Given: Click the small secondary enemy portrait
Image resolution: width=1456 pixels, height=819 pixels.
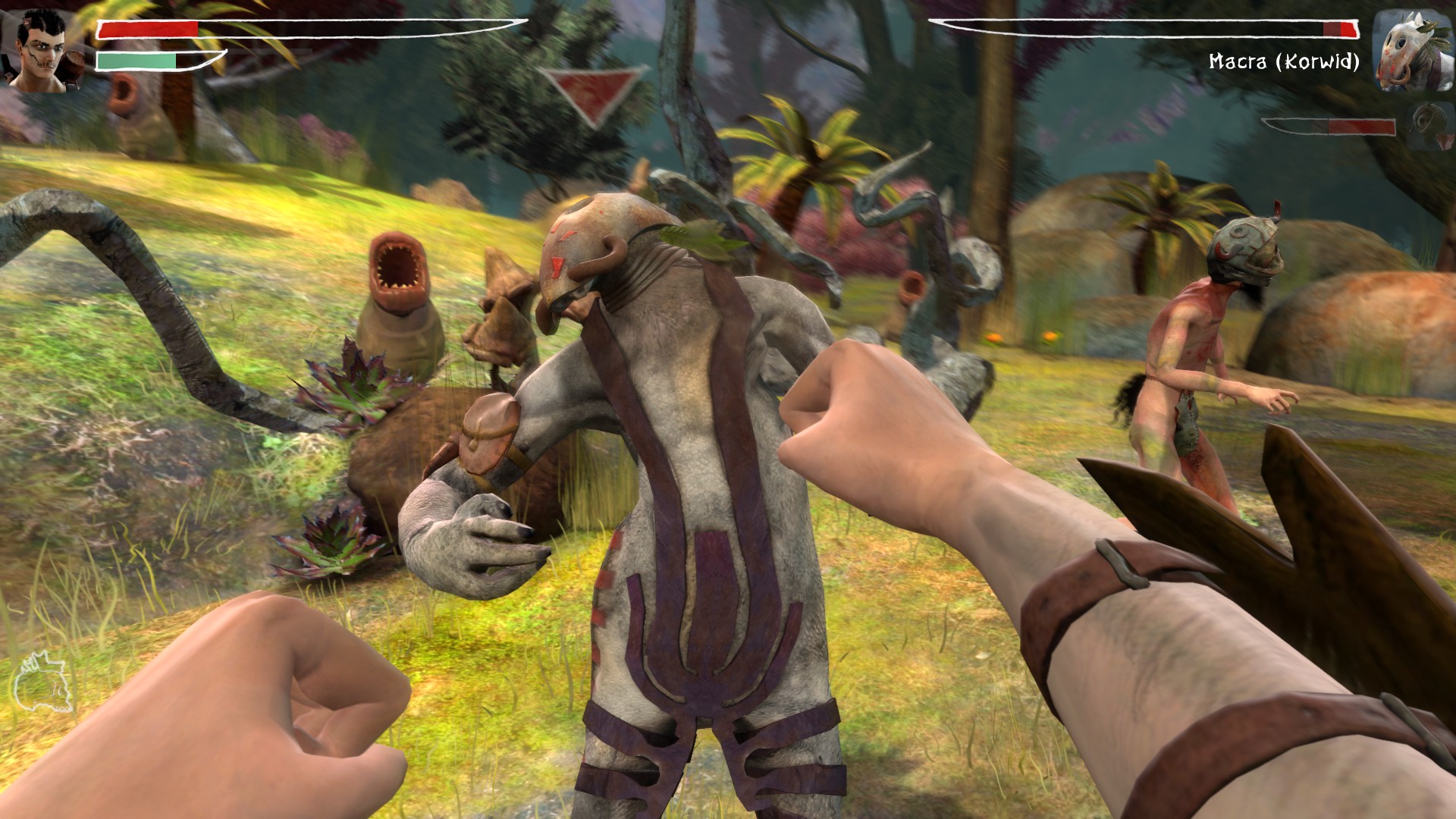Looking at the screenshot, I should click(x=1427, y=126).
